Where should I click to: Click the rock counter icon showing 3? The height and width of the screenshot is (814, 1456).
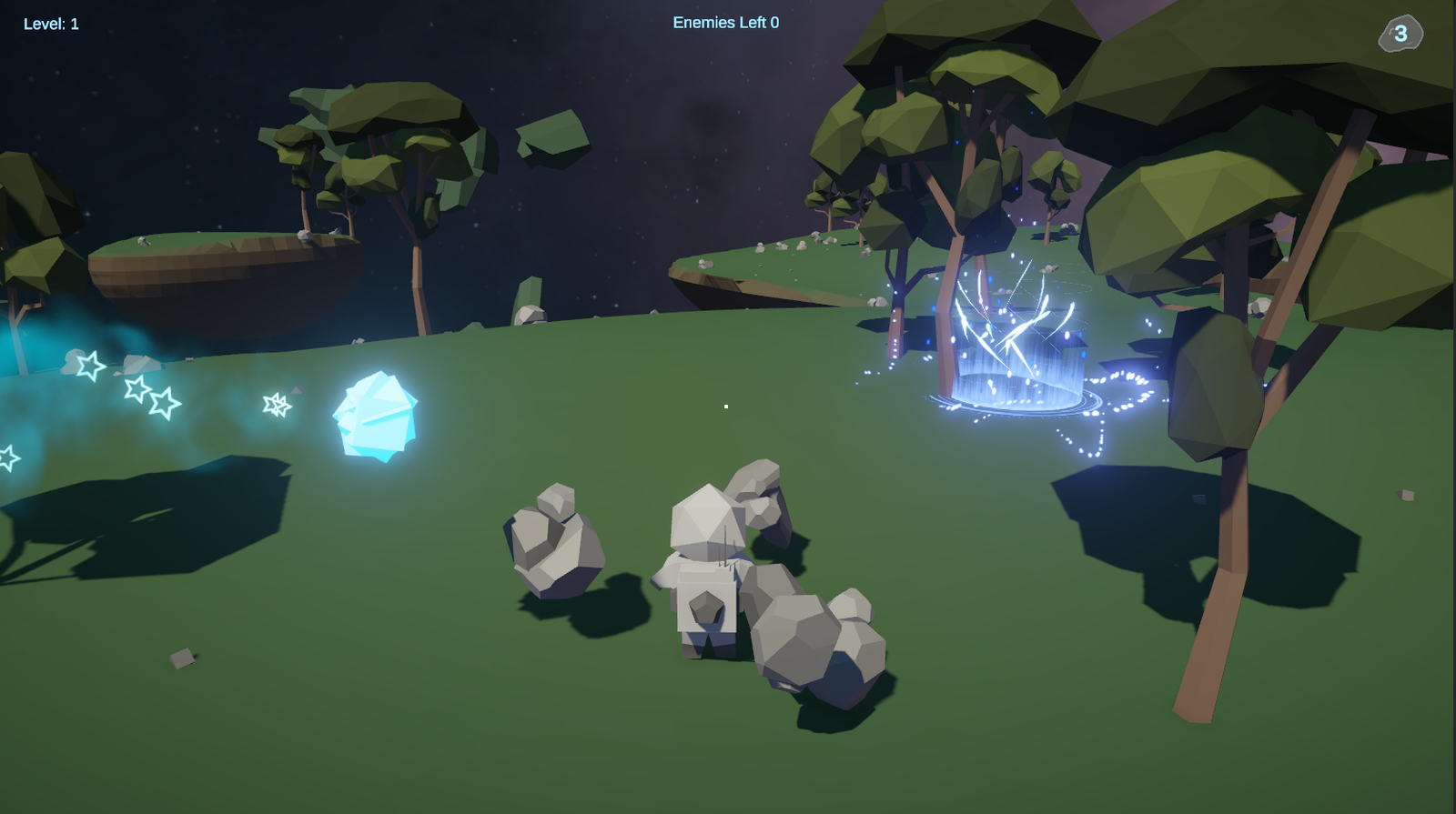[1399, 35]
